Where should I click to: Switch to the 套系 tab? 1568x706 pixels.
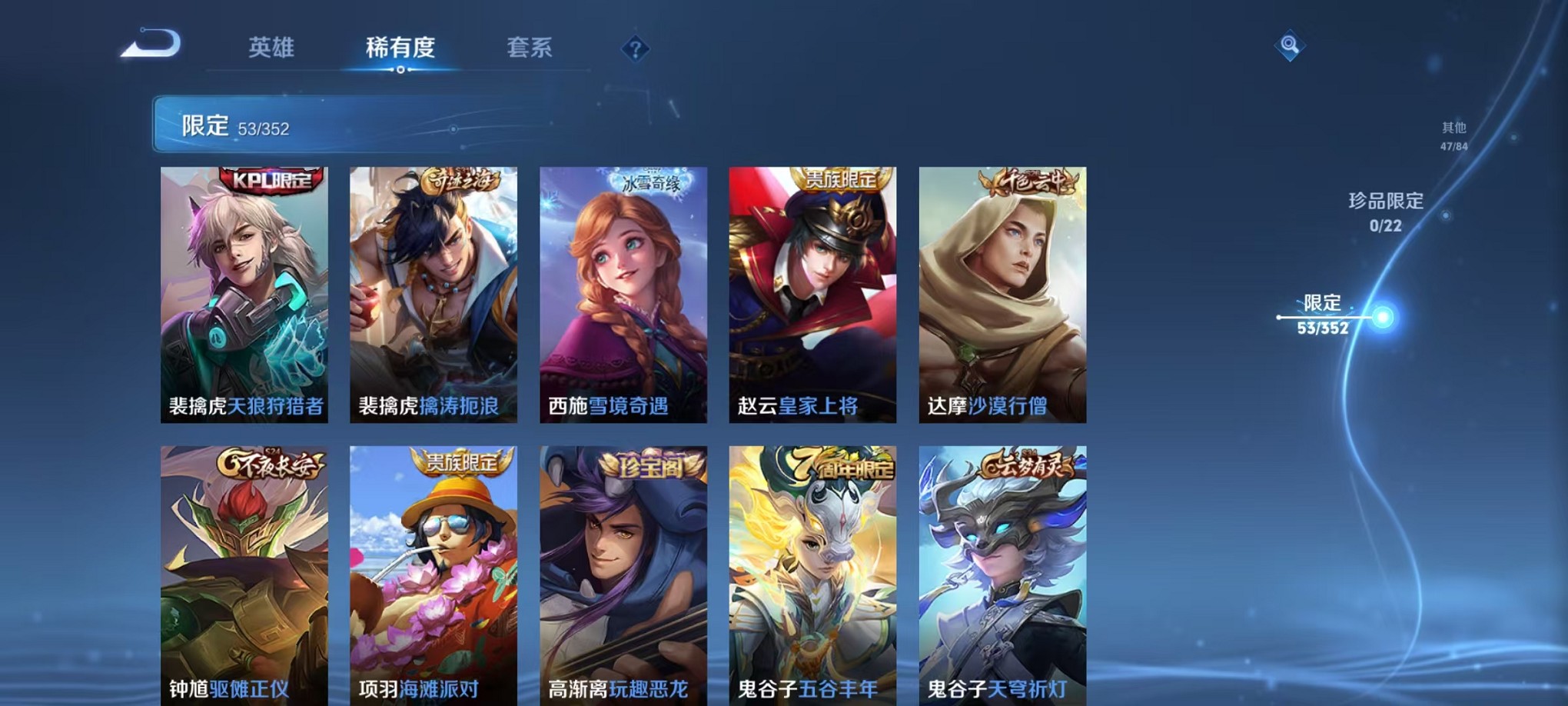tap(531, 47)
